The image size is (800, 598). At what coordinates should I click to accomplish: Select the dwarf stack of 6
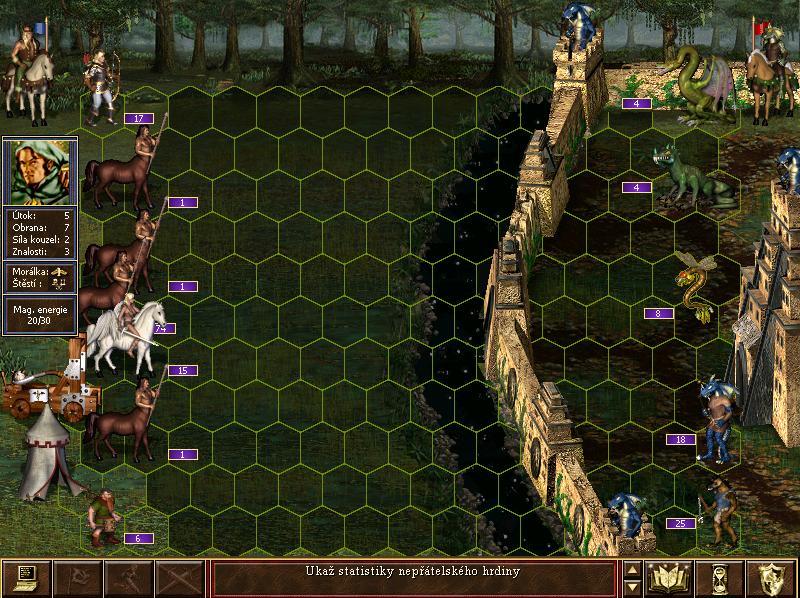point(103,517)
